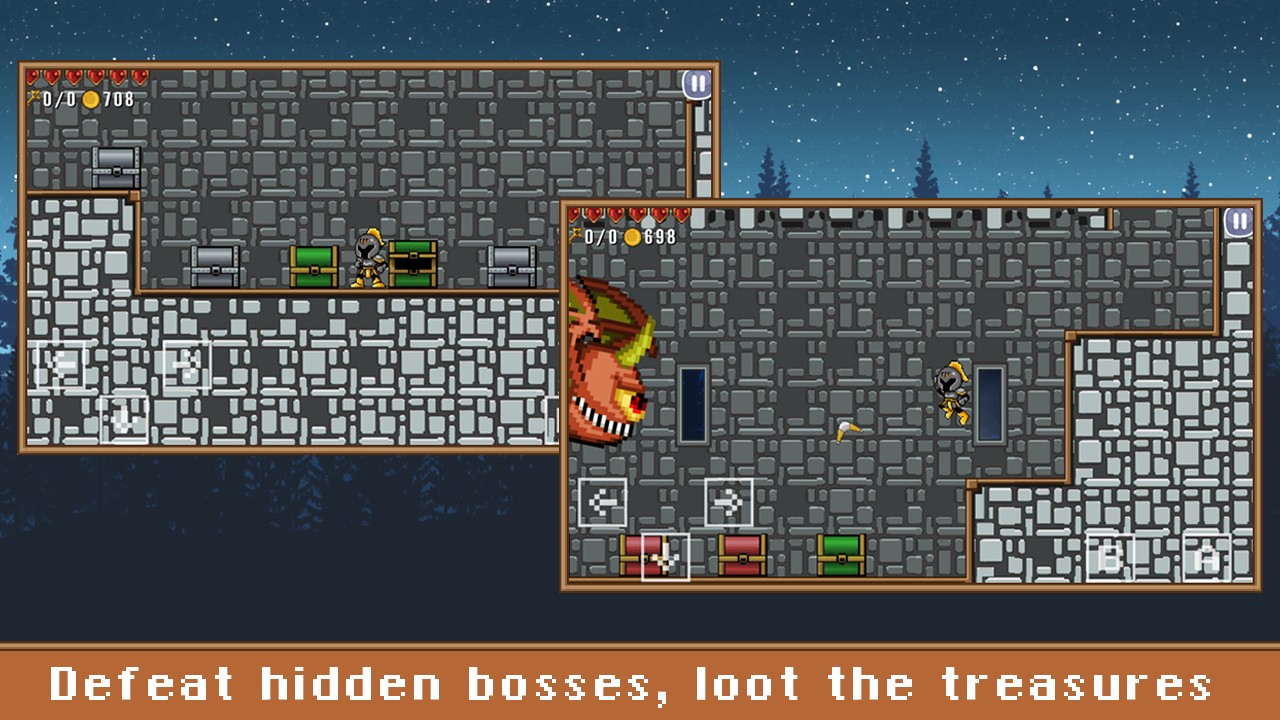Move right using the arrow in the dragon screenshot
This screenshot has width=1280, height=720.
click(728, 502)
